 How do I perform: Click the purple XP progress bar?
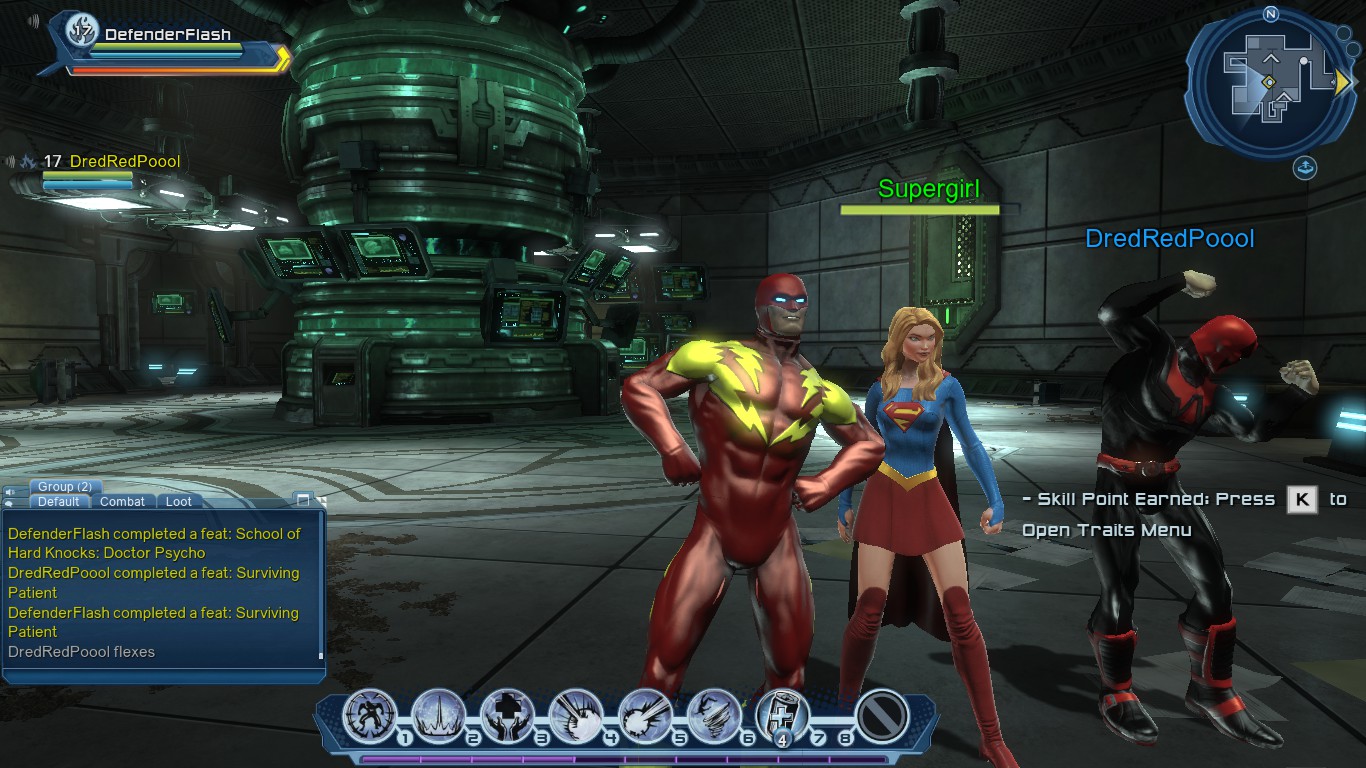point(620,757)
